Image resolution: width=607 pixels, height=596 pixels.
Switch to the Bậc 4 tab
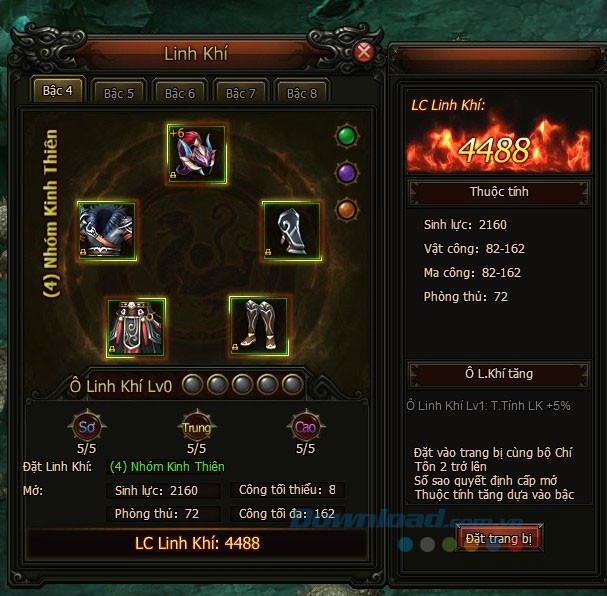point(58,91)
